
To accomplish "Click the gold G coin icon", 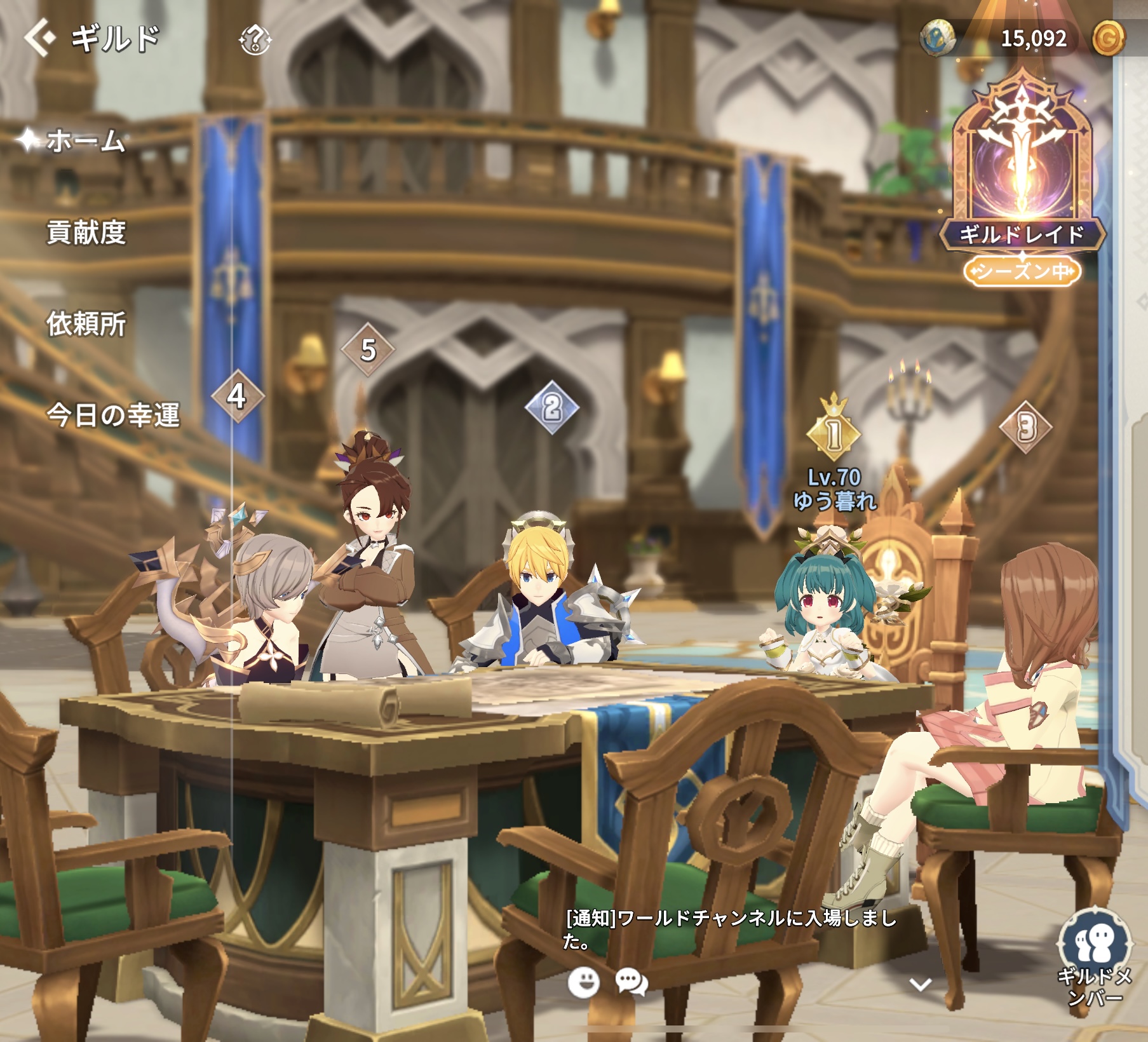I will coord(1107,38).
